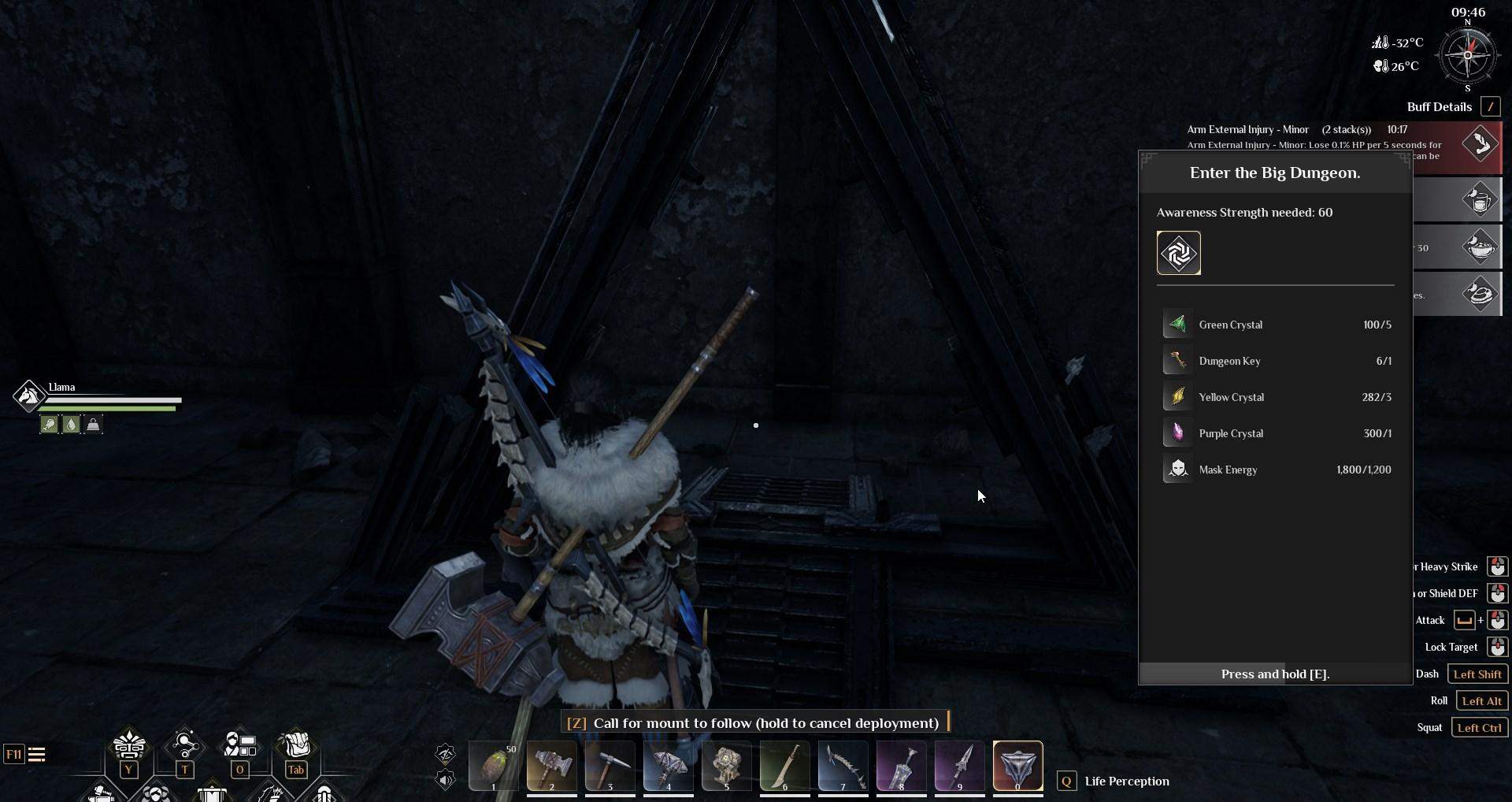Open the F11 hamburger menu
This screenshot has height=802, width=1512.
click(36, 755)
